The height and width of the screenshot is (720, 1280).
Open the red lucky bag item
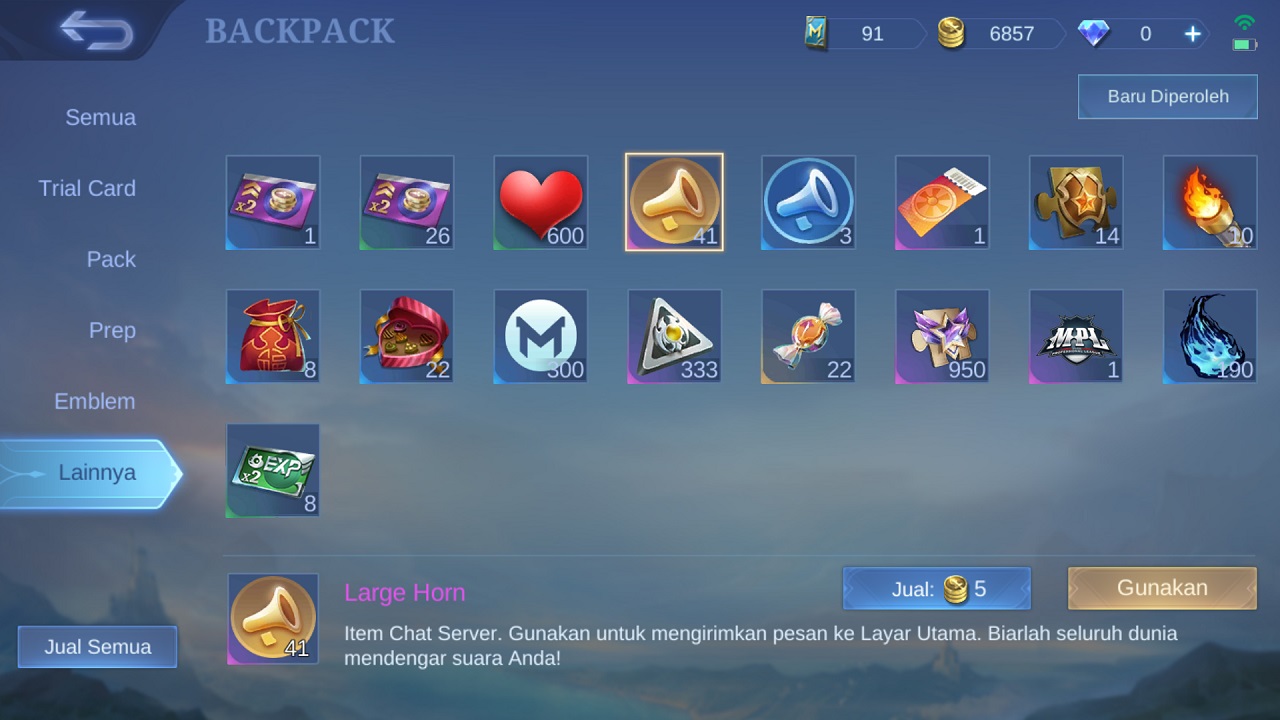tap(272, 336)
